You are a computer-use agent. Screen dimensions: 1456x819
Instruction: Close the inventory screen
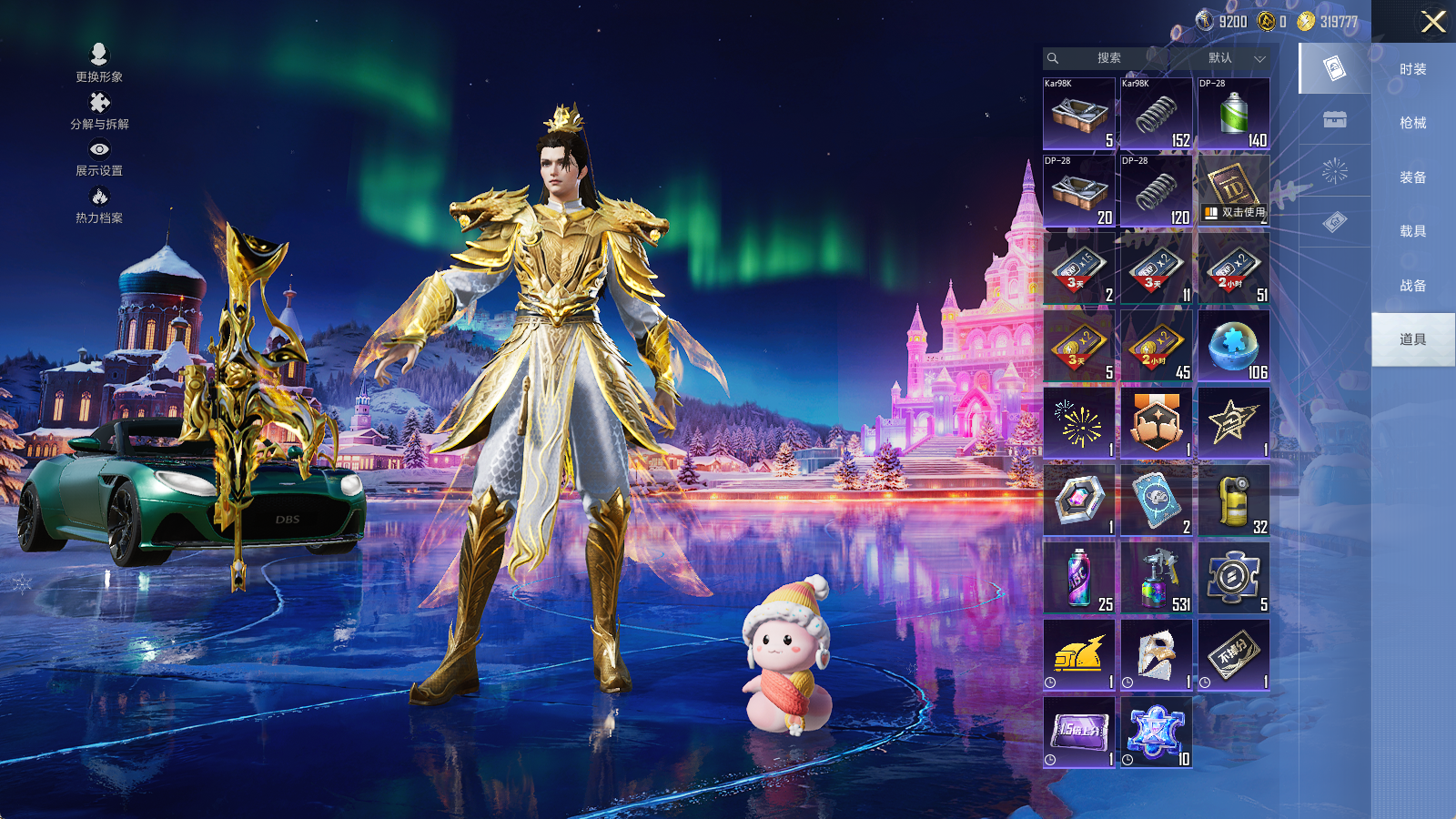tap(1433, 22)
